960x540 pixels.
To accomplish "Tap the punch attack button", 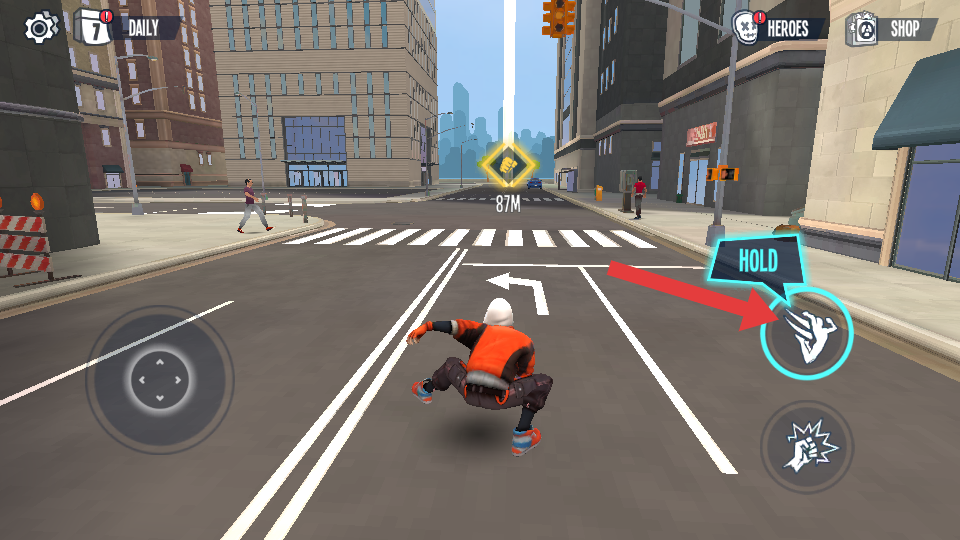I will (x=806, y=447).
